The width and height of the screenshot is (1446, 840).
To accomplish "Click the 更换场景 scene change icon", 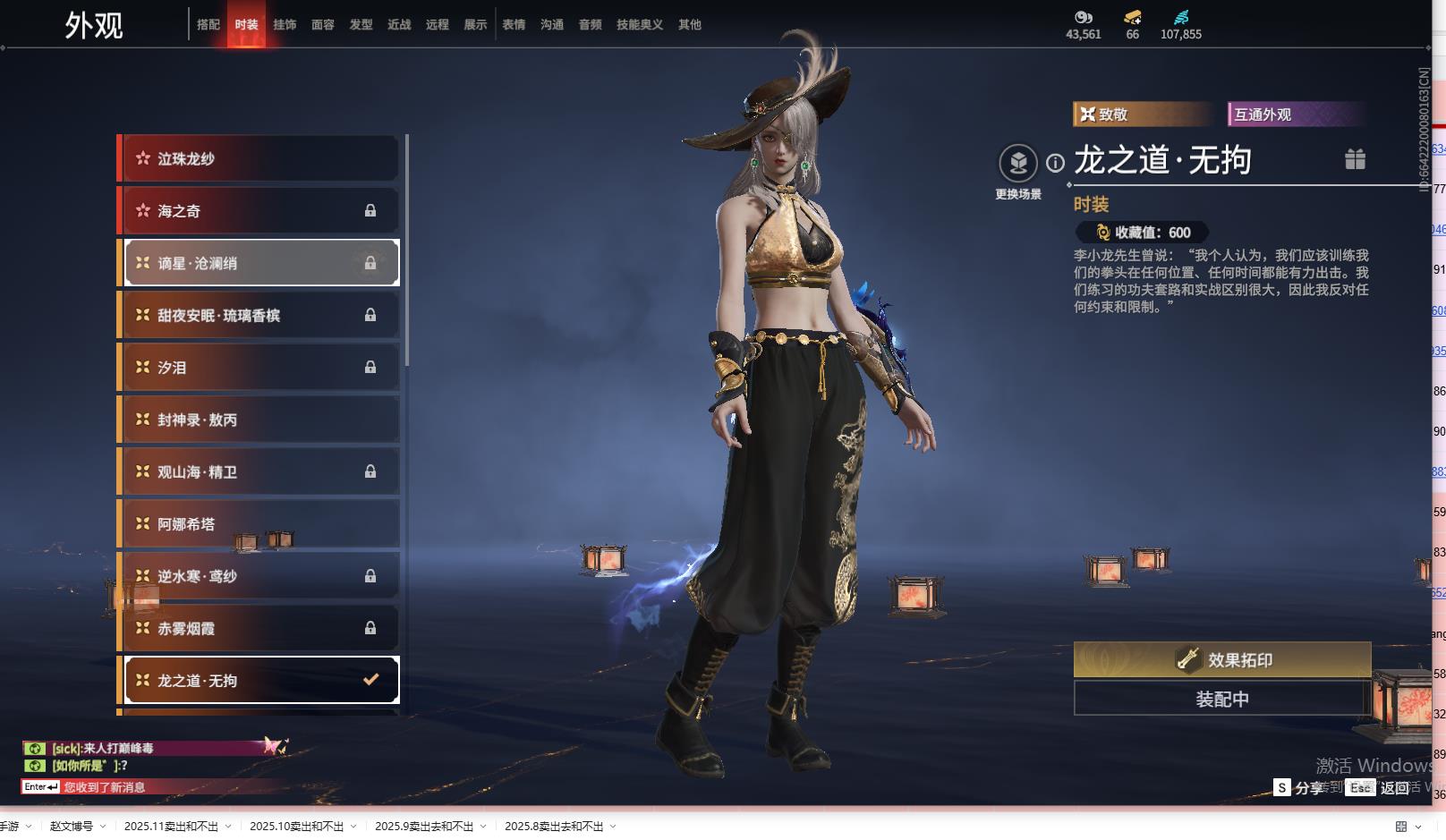I will 1018,164.
